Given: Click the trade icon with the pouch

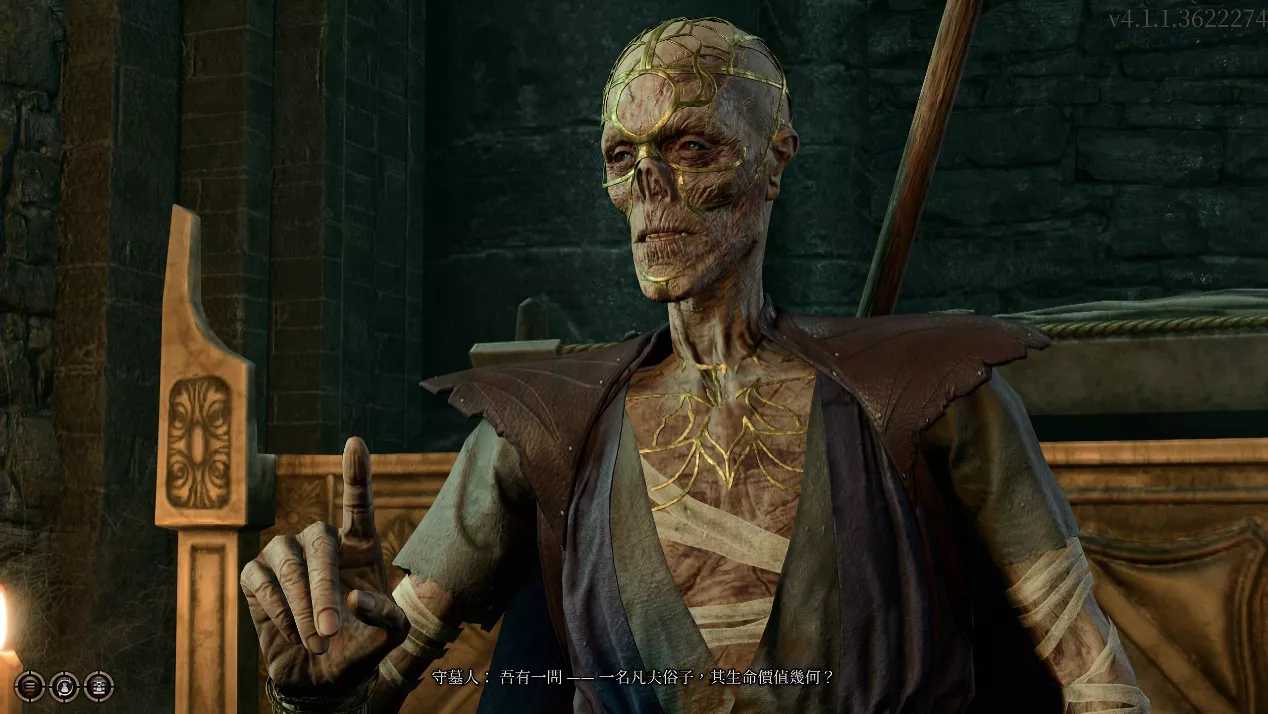Looking at the screenshot, I should pyautogui.click(x=64, y=686).
